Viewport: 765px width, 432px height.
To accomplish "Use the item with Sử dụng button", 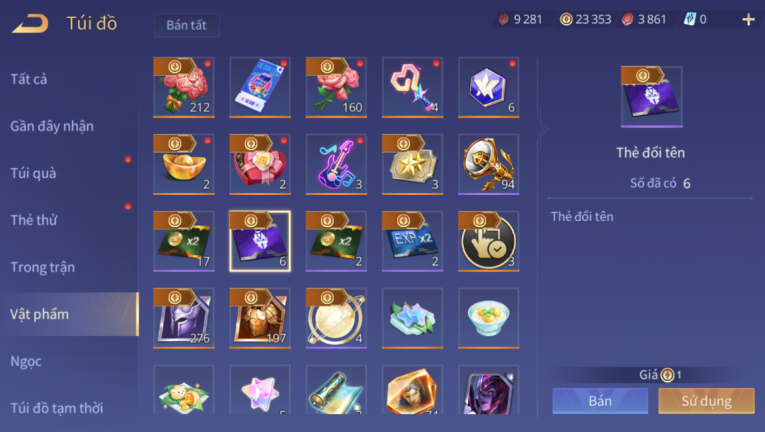I will (x=707, y=401).
